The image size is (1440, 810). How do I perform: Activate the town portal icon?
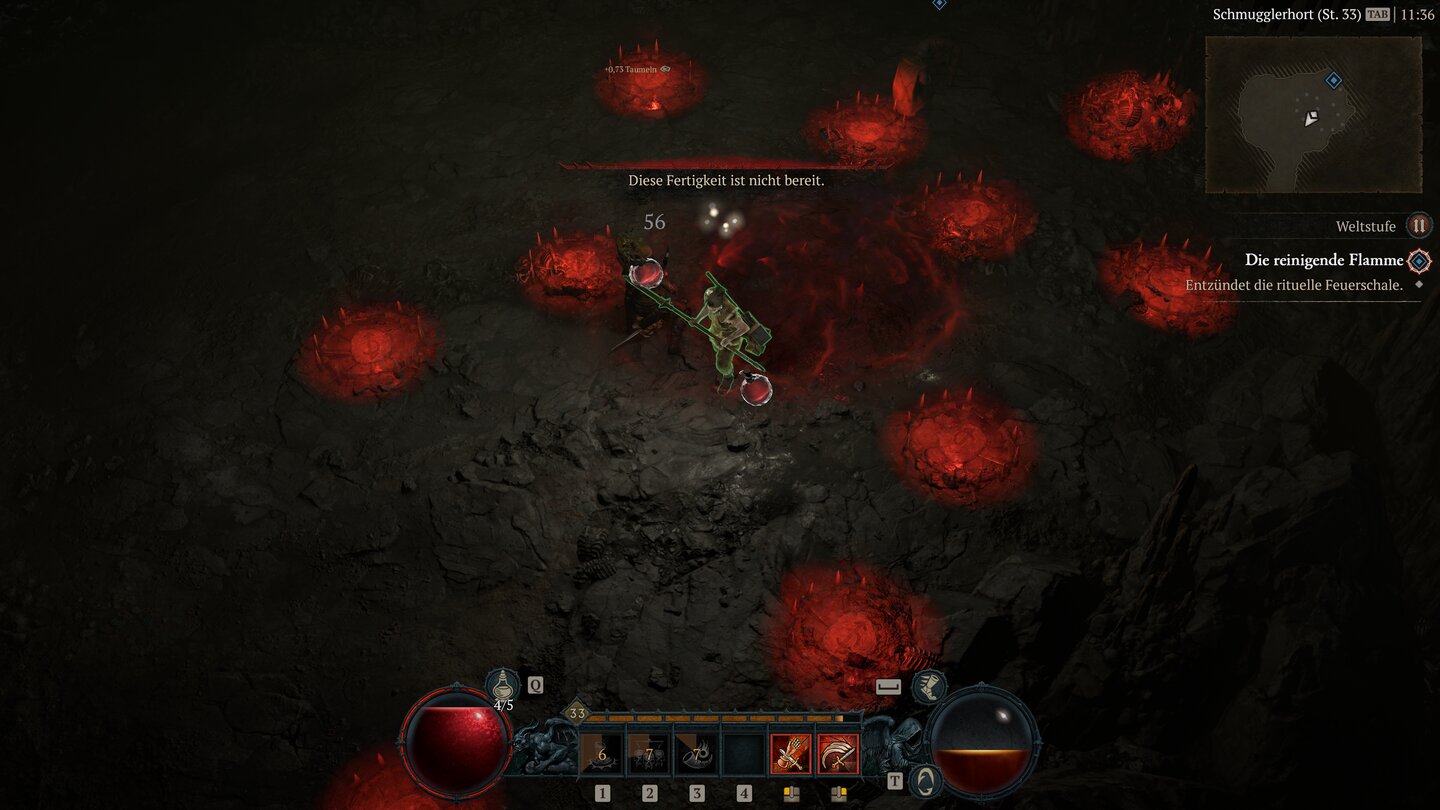click(926, 781)
